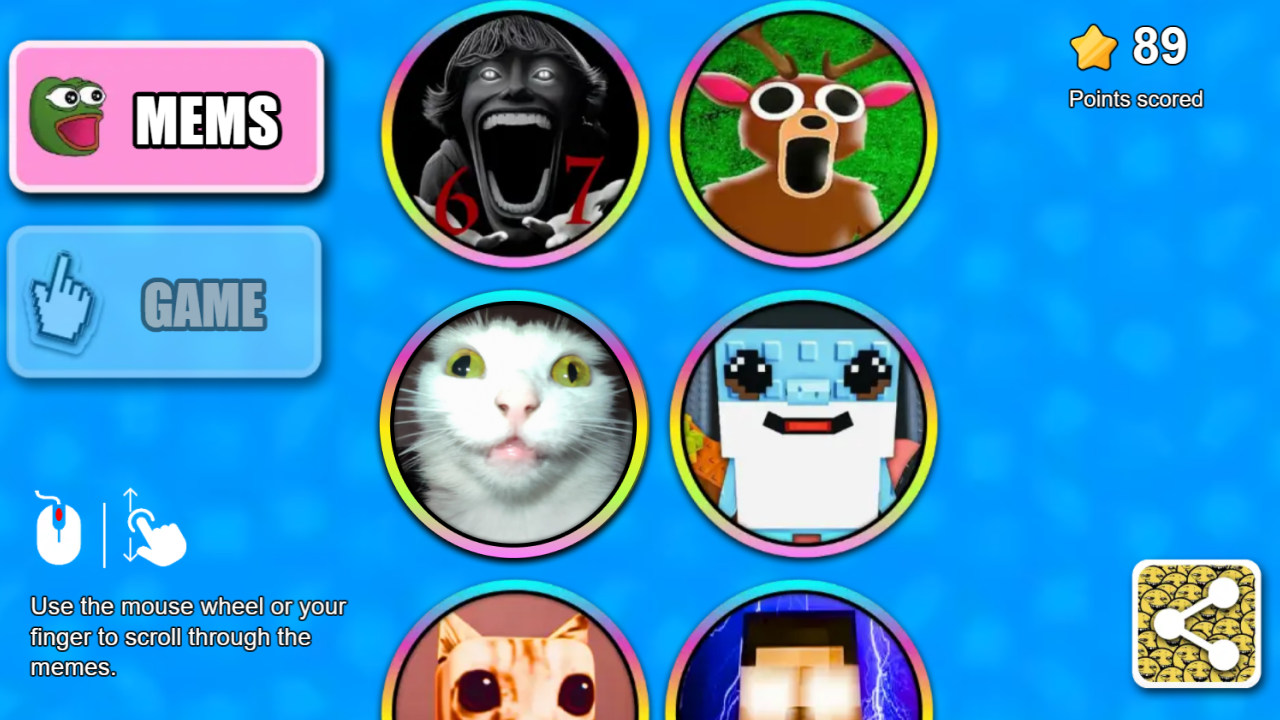Click the pink MEMS button
The height and width of the screenshot is (720, 1280).
pyautogui.click(x=166, y=118)
